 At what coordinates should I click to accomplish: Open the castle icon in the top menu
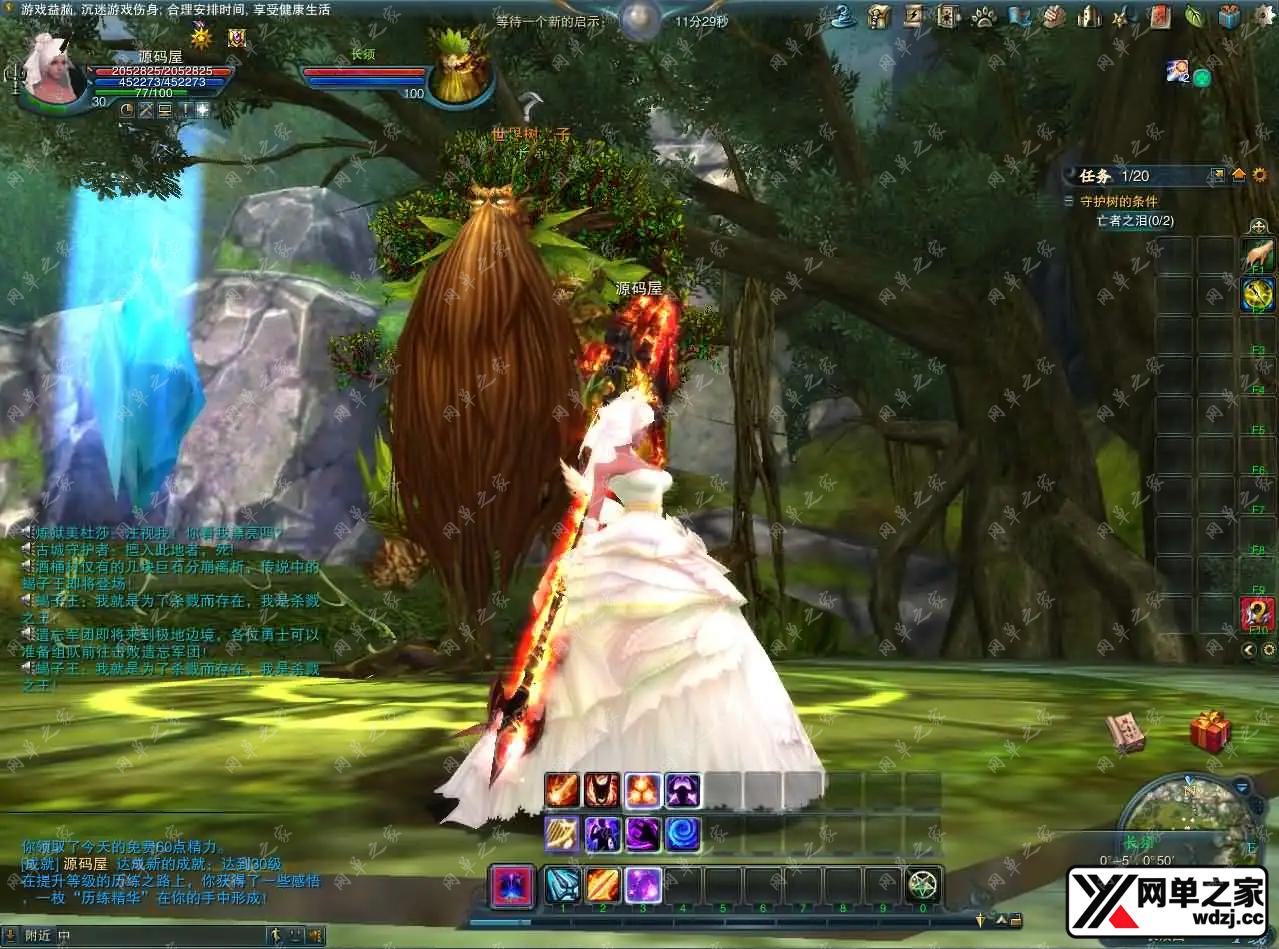tap(1089, 16)
